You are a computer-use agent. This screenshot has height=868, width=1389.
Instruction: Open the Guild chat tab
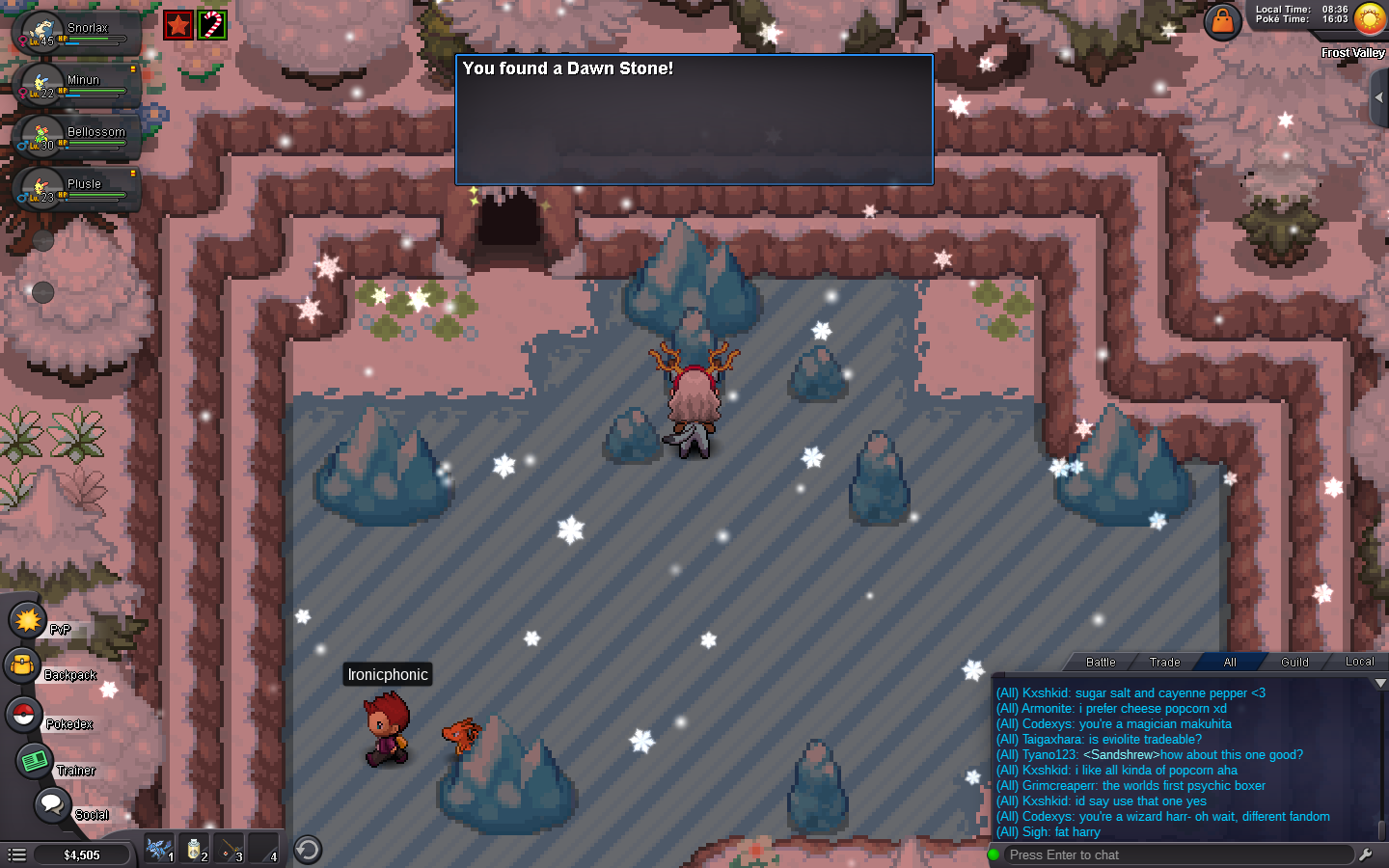pos(1294,662)
